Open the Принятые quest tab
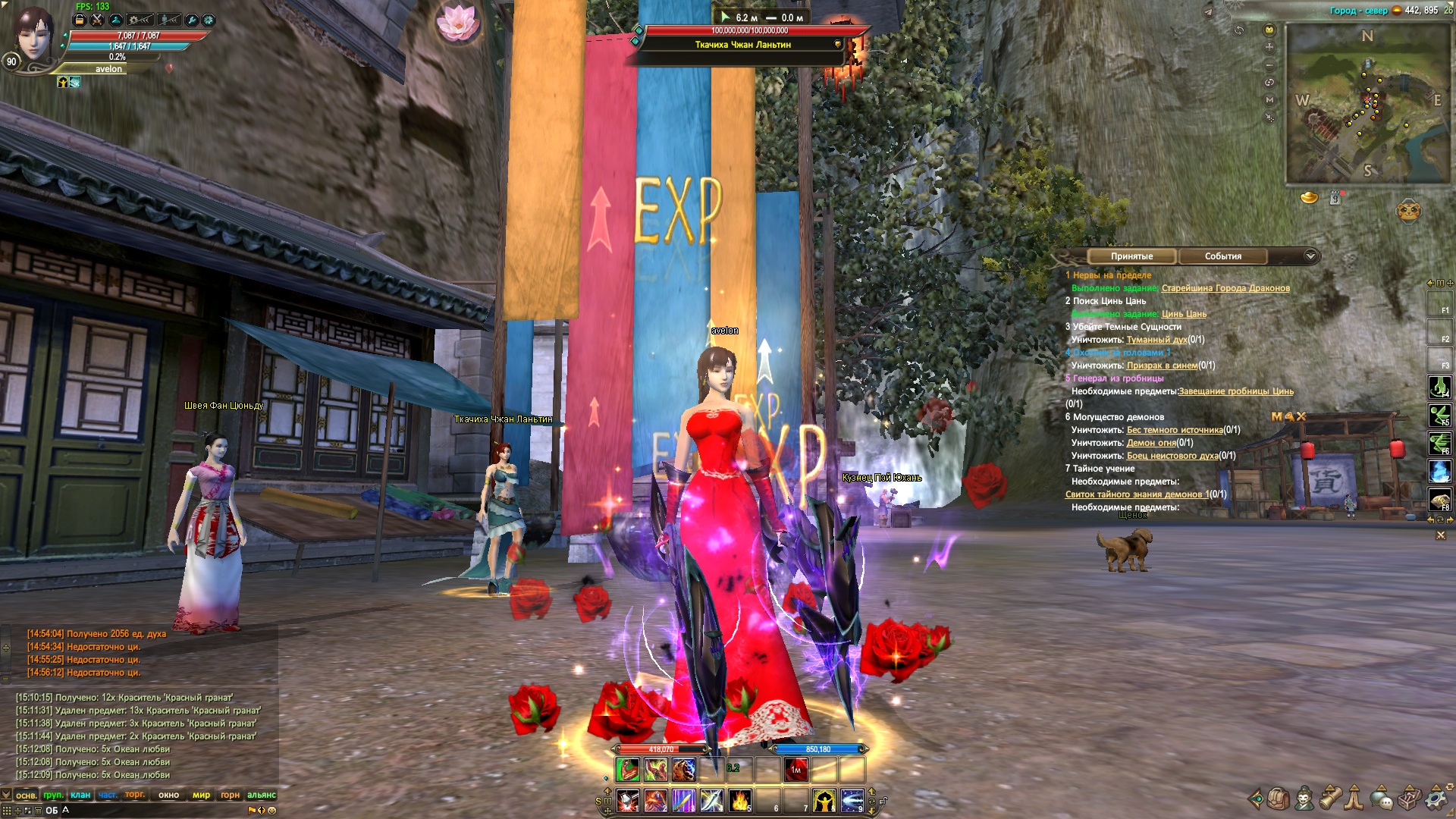This screenshot has height=819, width=1456. click(1131, 256)
